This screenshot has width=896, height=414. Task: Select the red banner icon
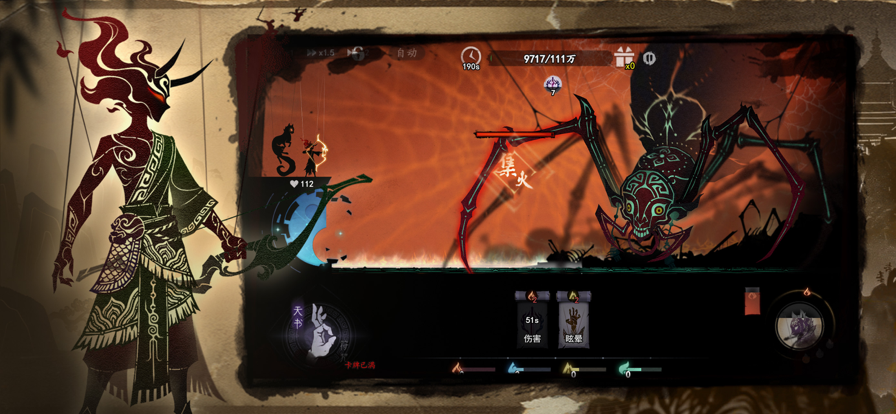click(753, 300)
